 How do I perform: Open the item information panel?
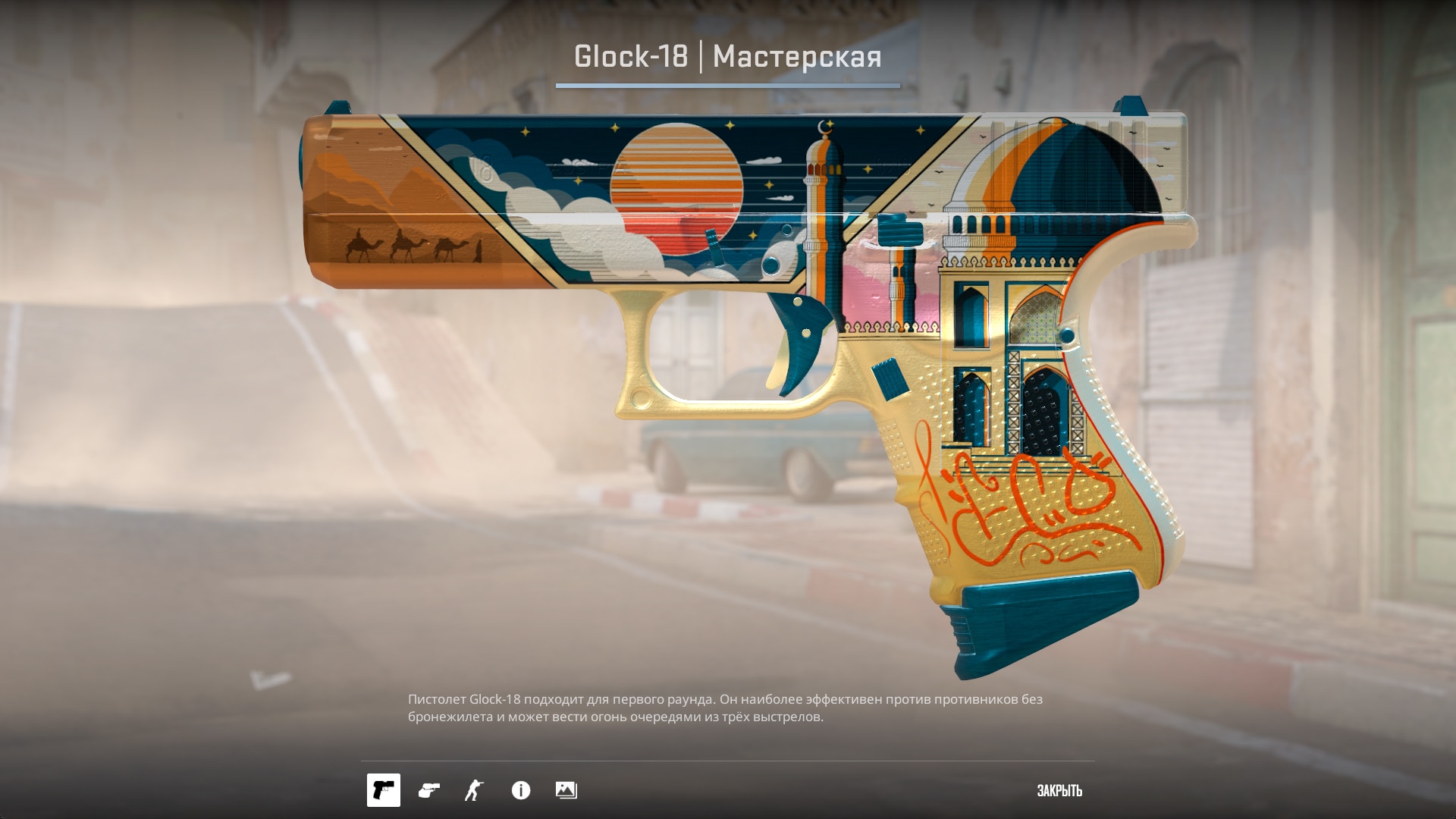point(521,790)
